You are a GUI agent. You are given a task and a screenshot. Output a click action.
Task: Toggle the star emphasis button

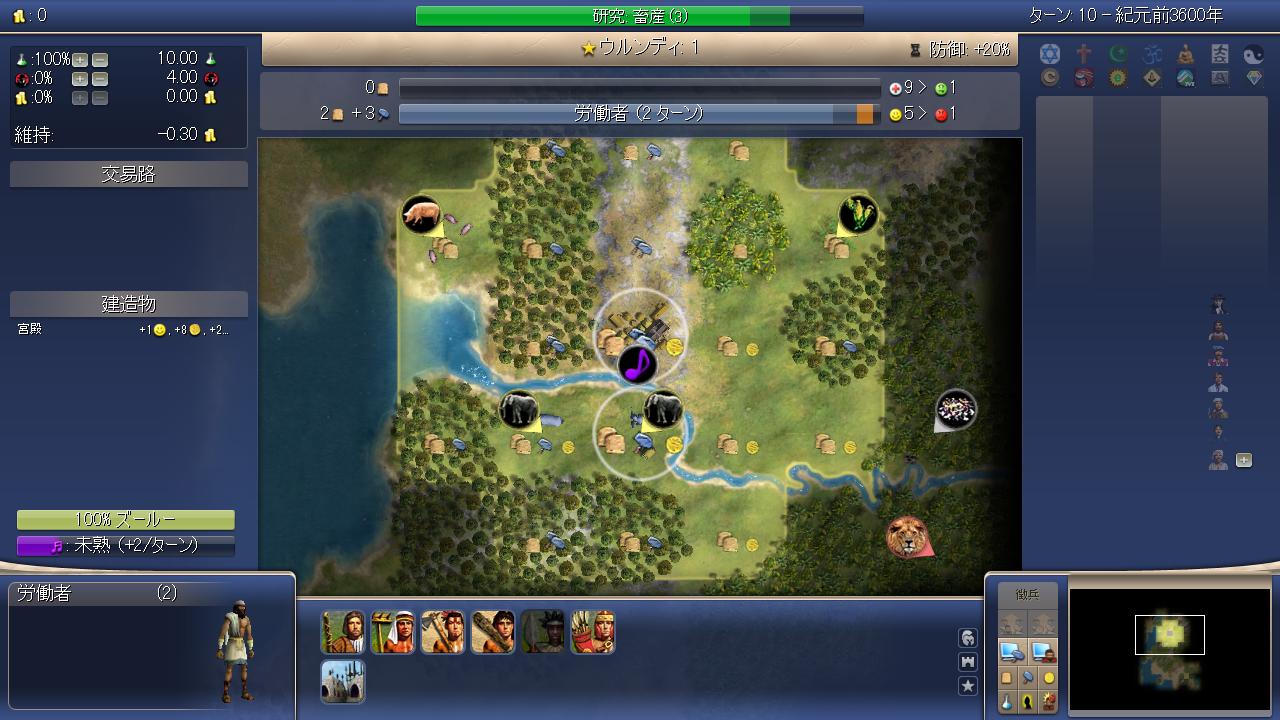click(x=968, y=686)
